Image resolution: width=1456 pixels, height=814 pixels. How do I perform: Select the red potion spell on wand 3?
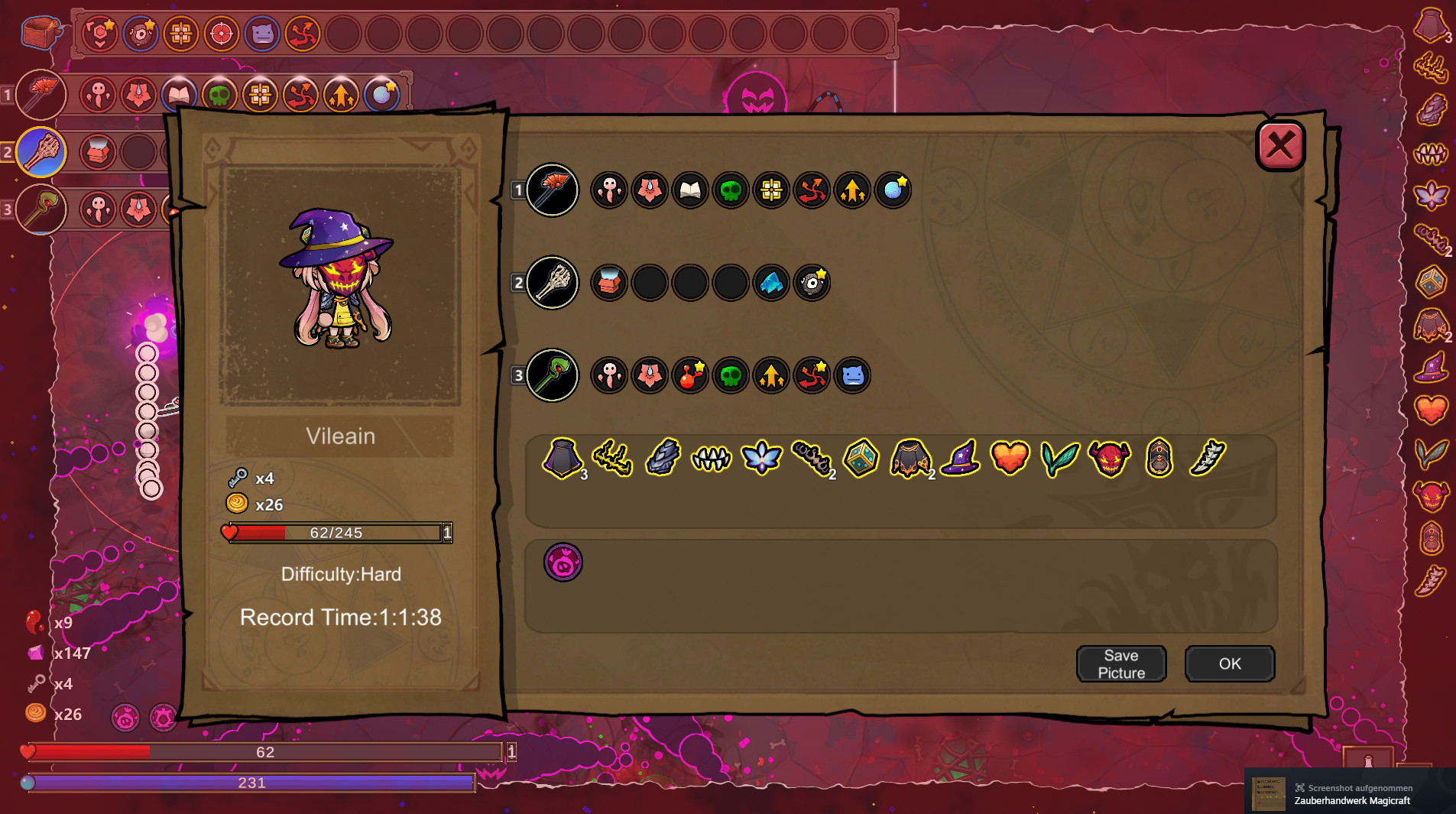689,375
